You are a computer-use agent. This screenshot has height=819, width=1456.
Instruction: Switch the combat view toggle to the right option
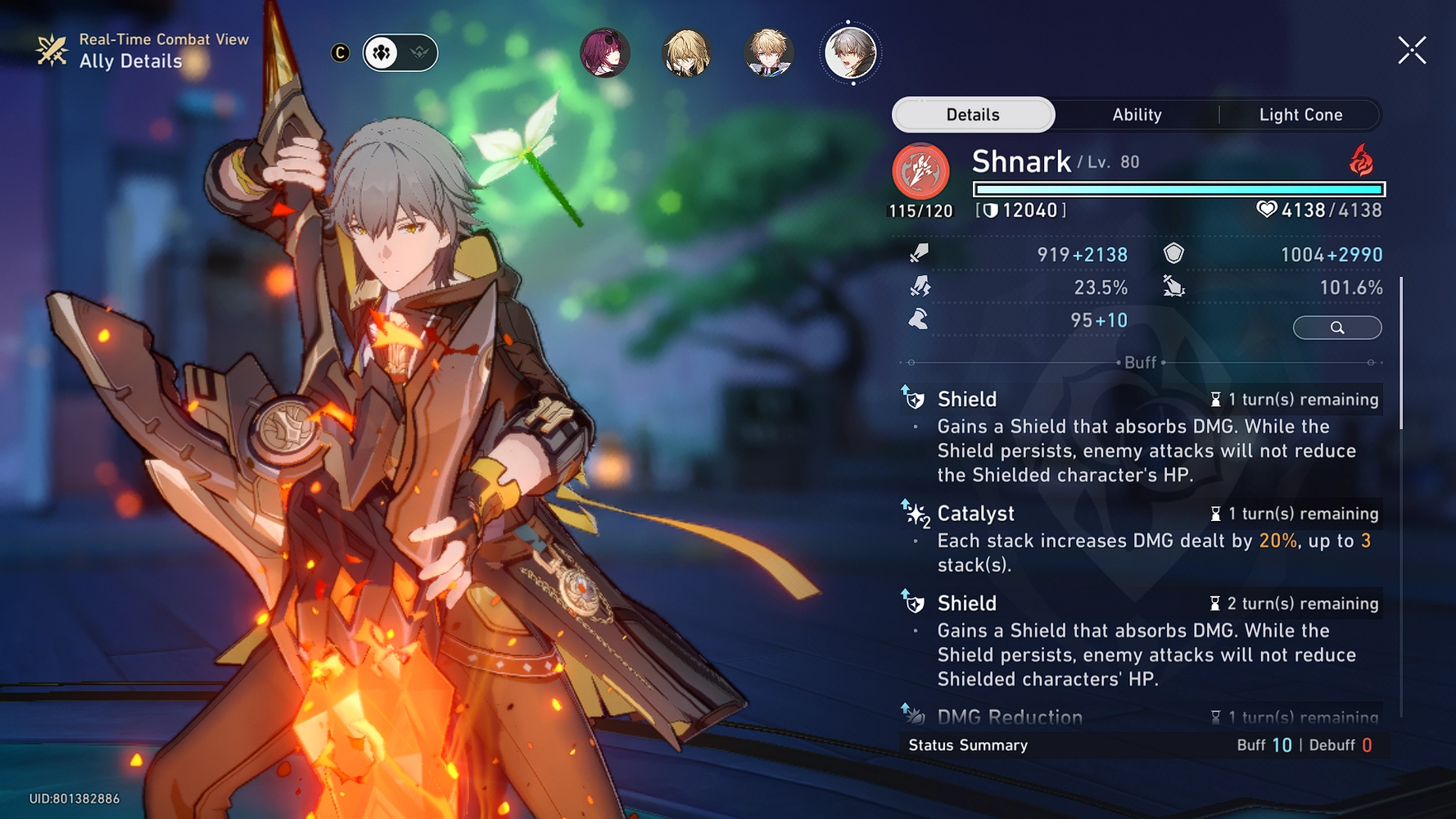pos(420,52)
